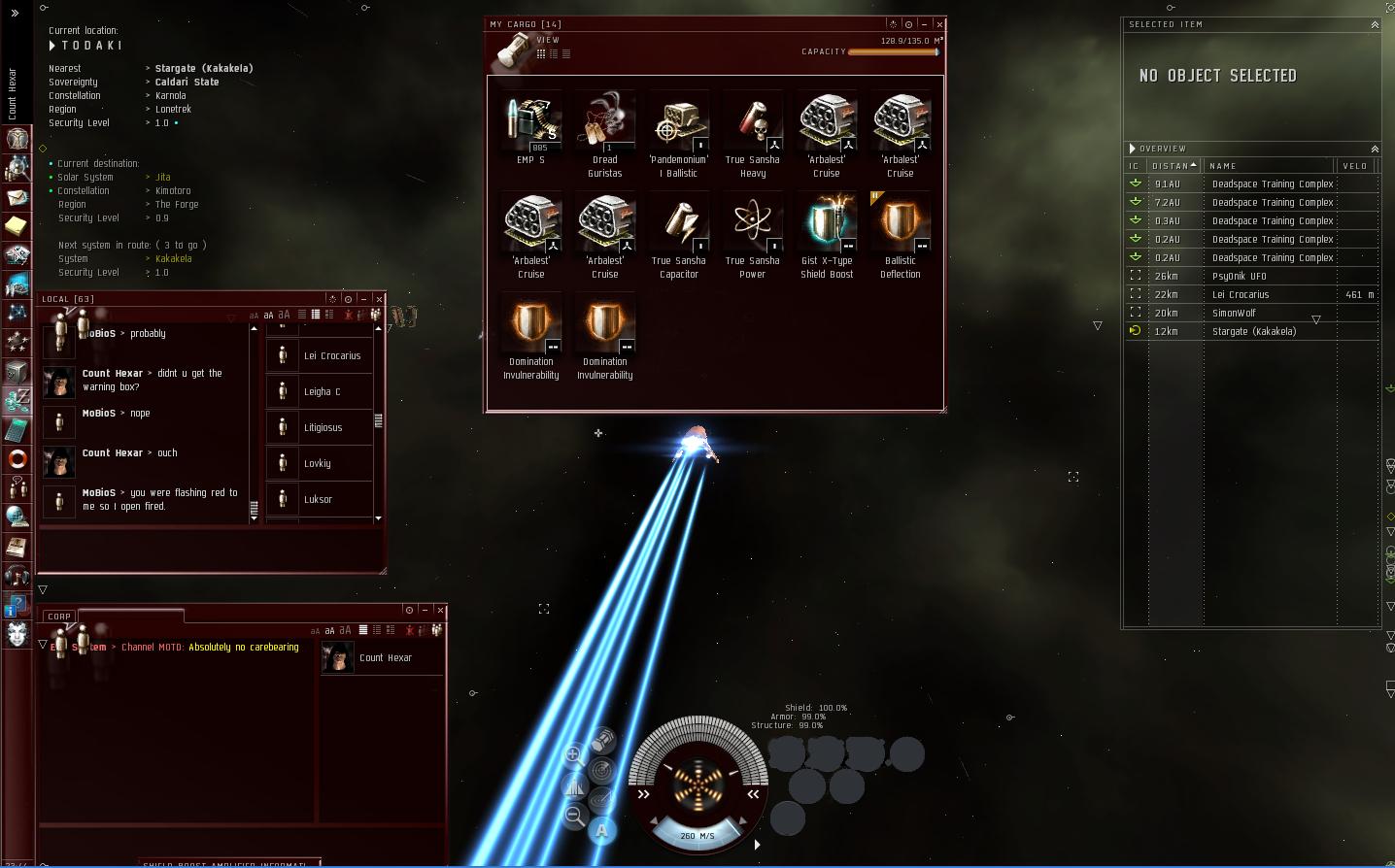1395x868 pixels.
Task: Select PsyOnik UFO in the overview
Action: click(1239, 276)
